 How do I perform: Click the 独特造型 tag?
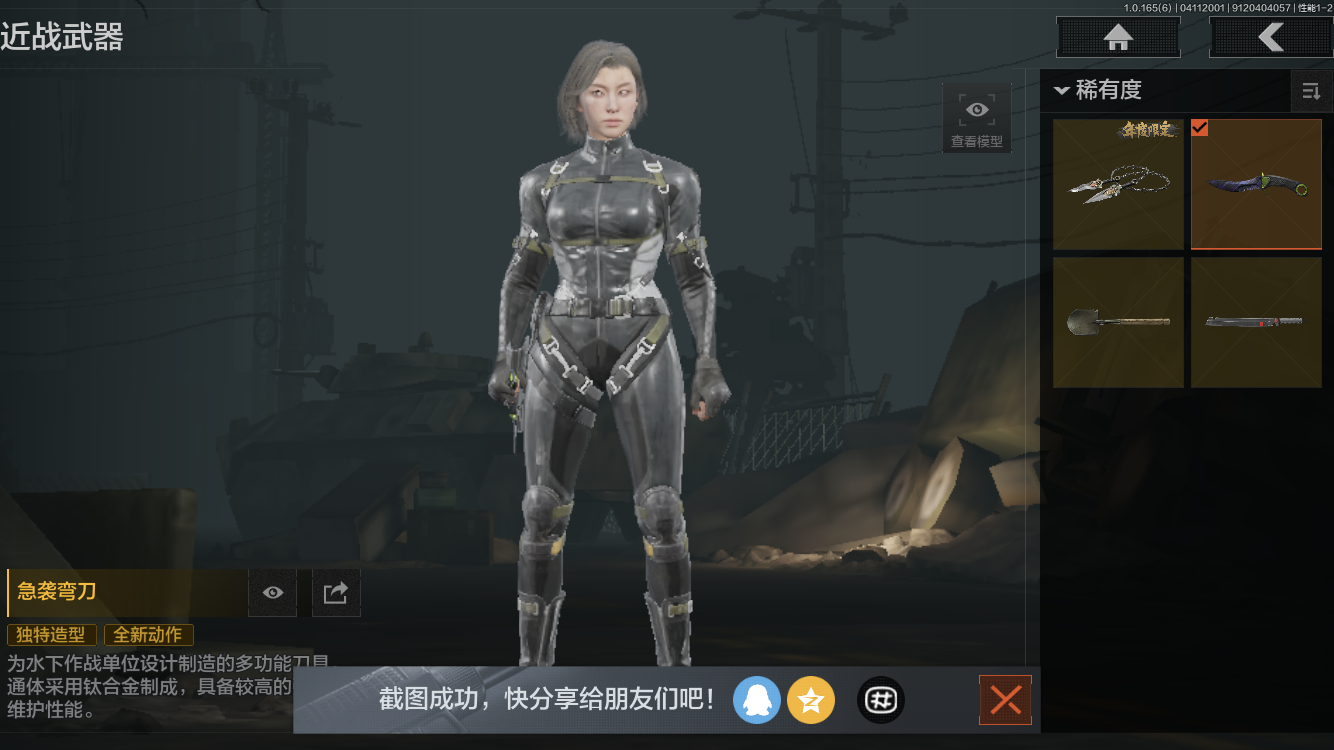point(52,634)
